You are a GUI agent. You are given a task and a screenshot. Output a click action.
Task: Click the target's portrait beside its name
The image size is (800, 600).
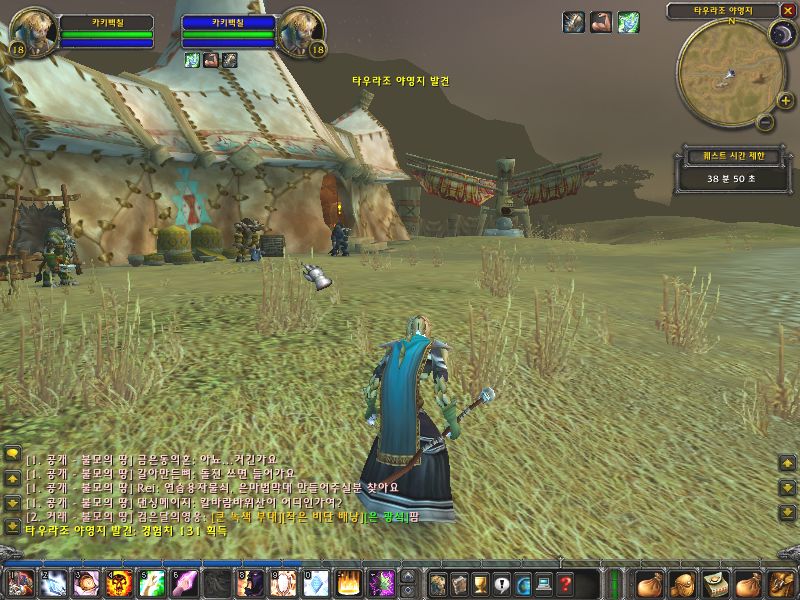click(302, 32)
